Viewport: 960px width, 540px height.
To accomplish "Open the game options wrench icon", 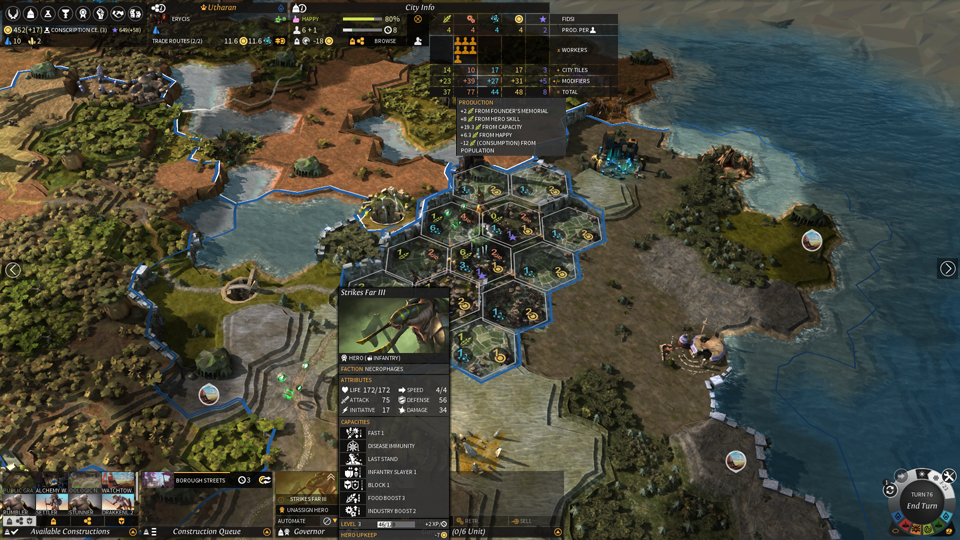I will (x=950, y=476).
